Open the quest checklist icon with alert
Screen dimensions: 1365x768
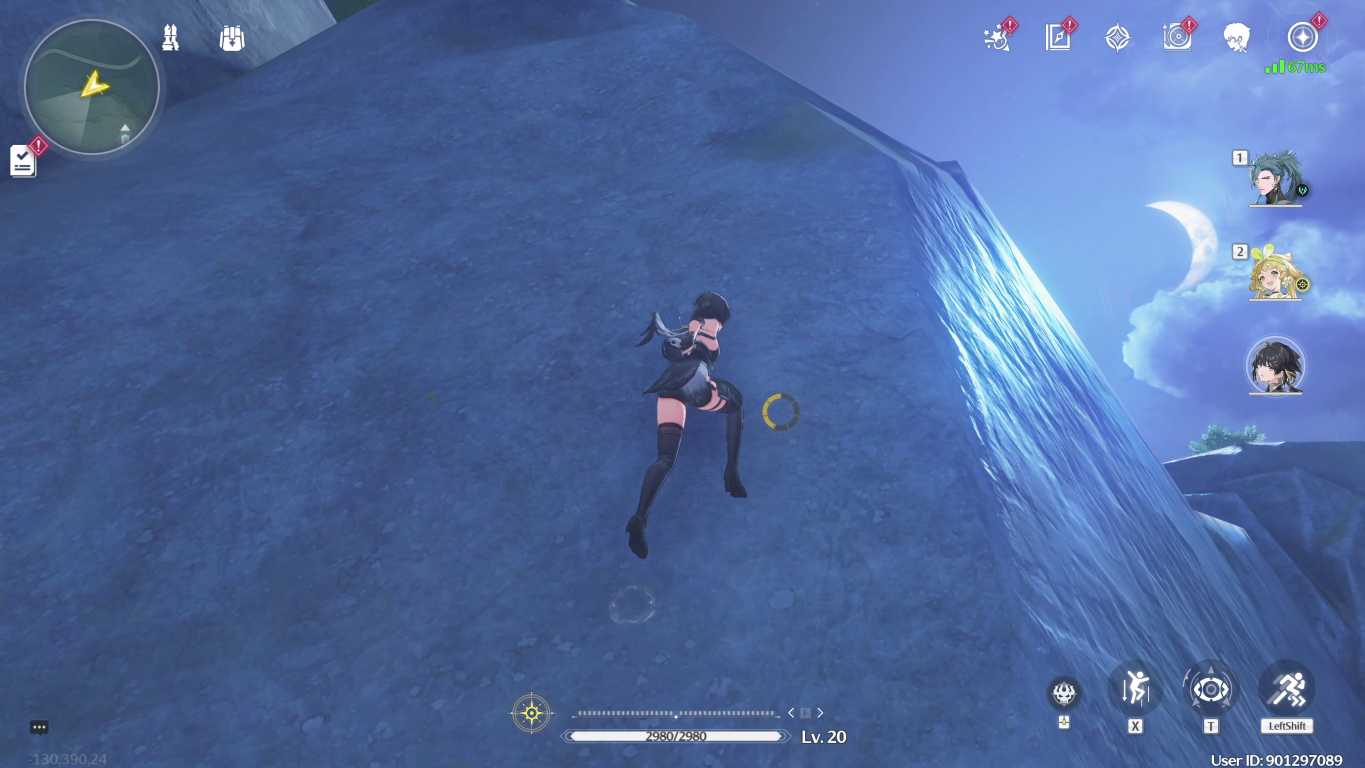(22, 161)
